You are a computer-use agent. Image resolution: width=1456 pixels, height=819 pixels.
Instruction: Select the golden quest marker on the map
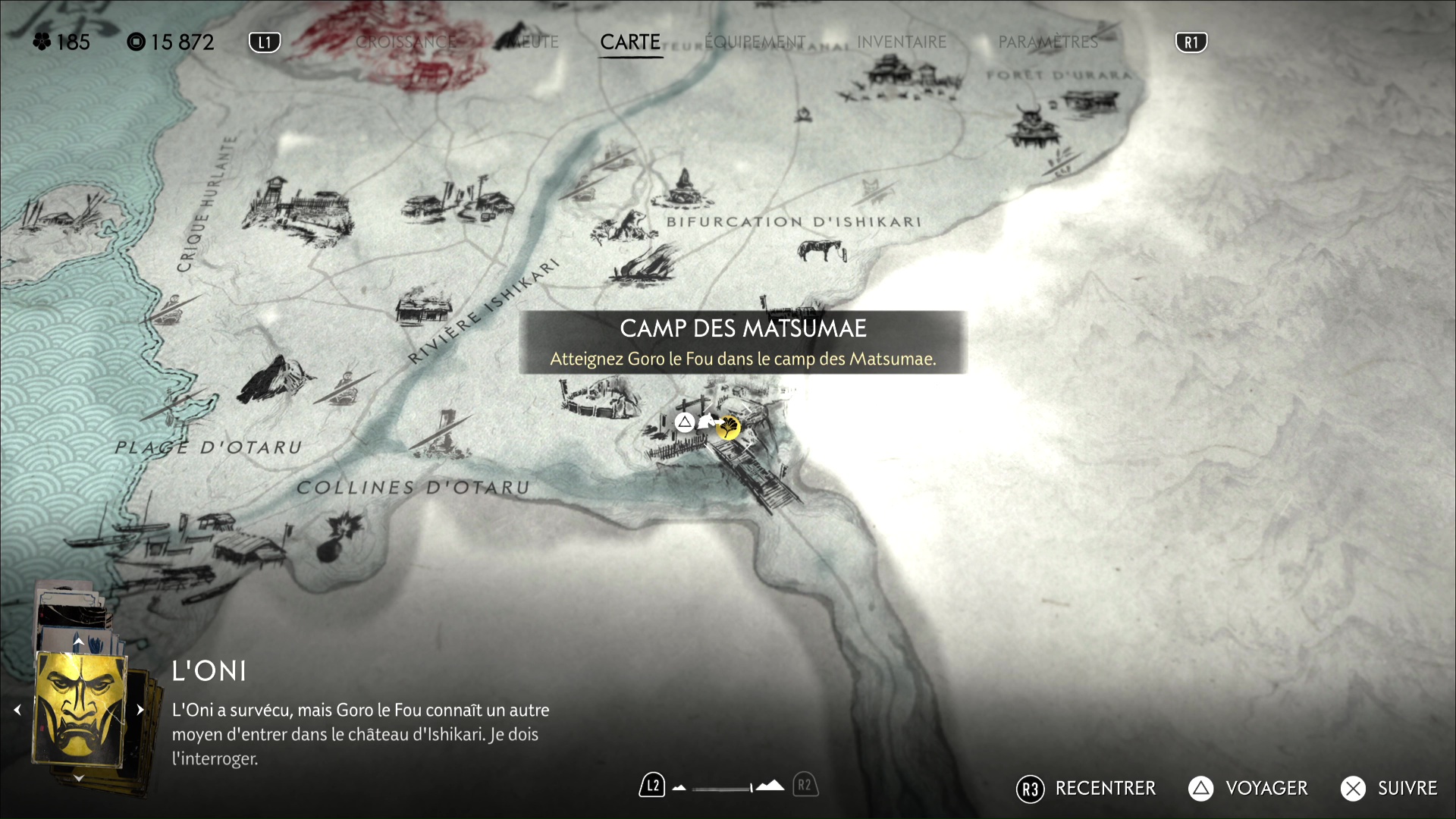pyautogui.click(x=729, y=428)
